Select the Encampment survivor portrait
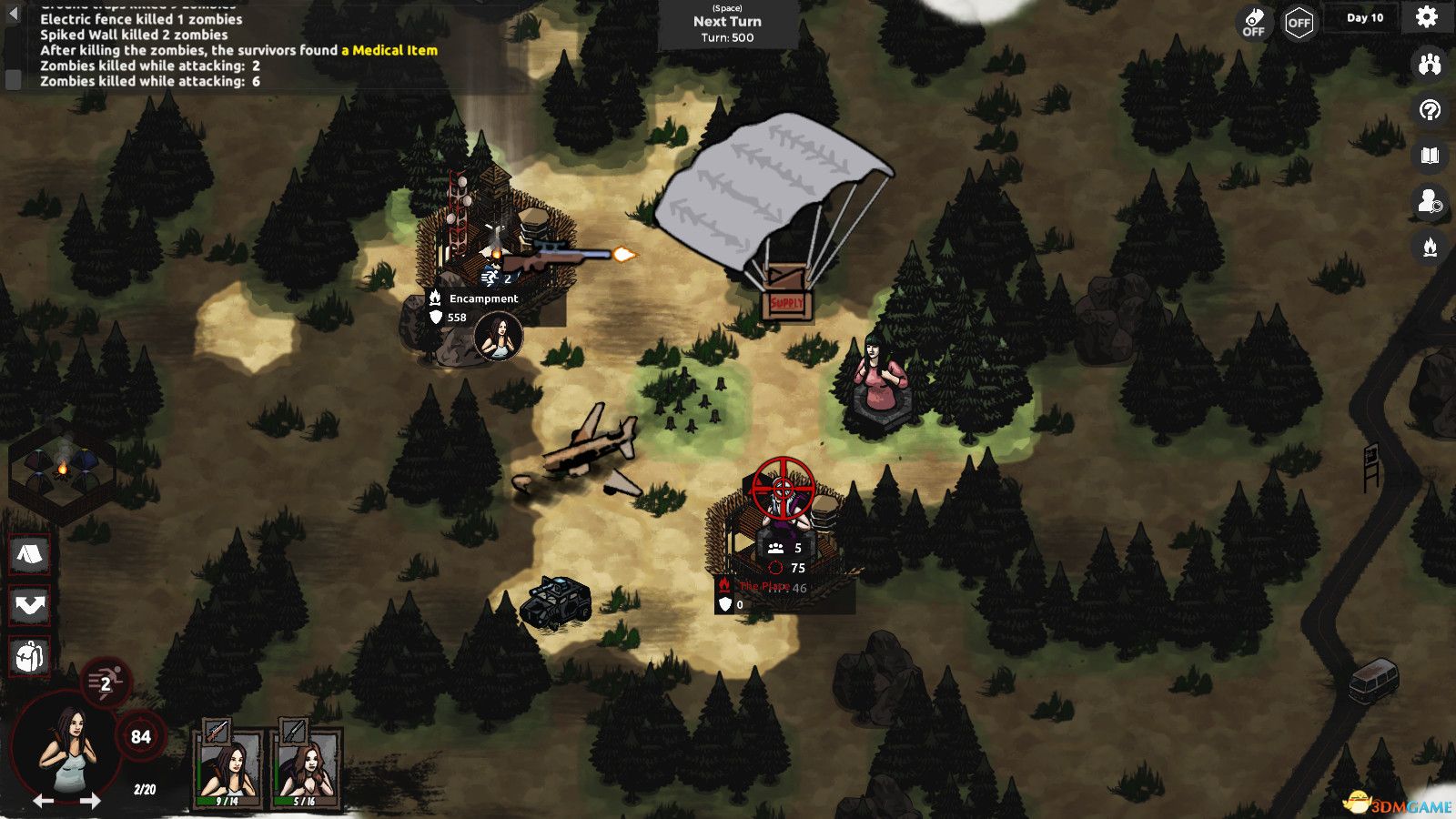This screenshot has height=819, width=1456. [499, 338]
